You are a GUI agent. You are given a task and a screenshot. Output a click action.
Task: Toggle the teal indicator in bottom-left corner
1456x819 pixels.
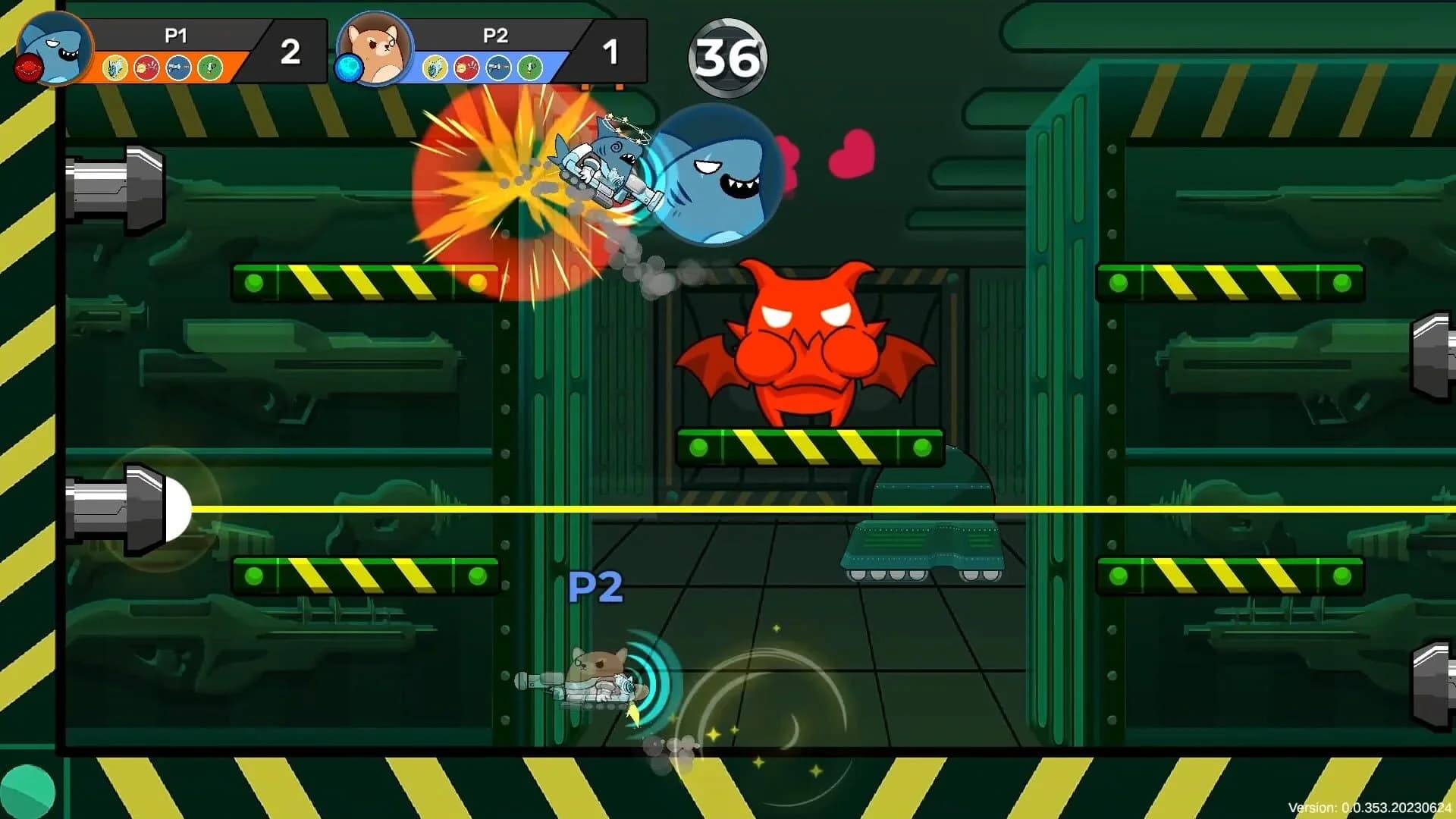click(27, 792)
